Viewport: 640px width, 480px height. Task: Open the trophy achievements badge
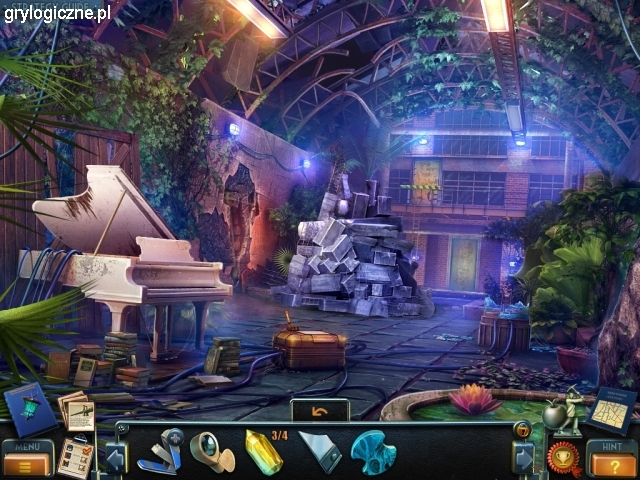pos(563,457)
